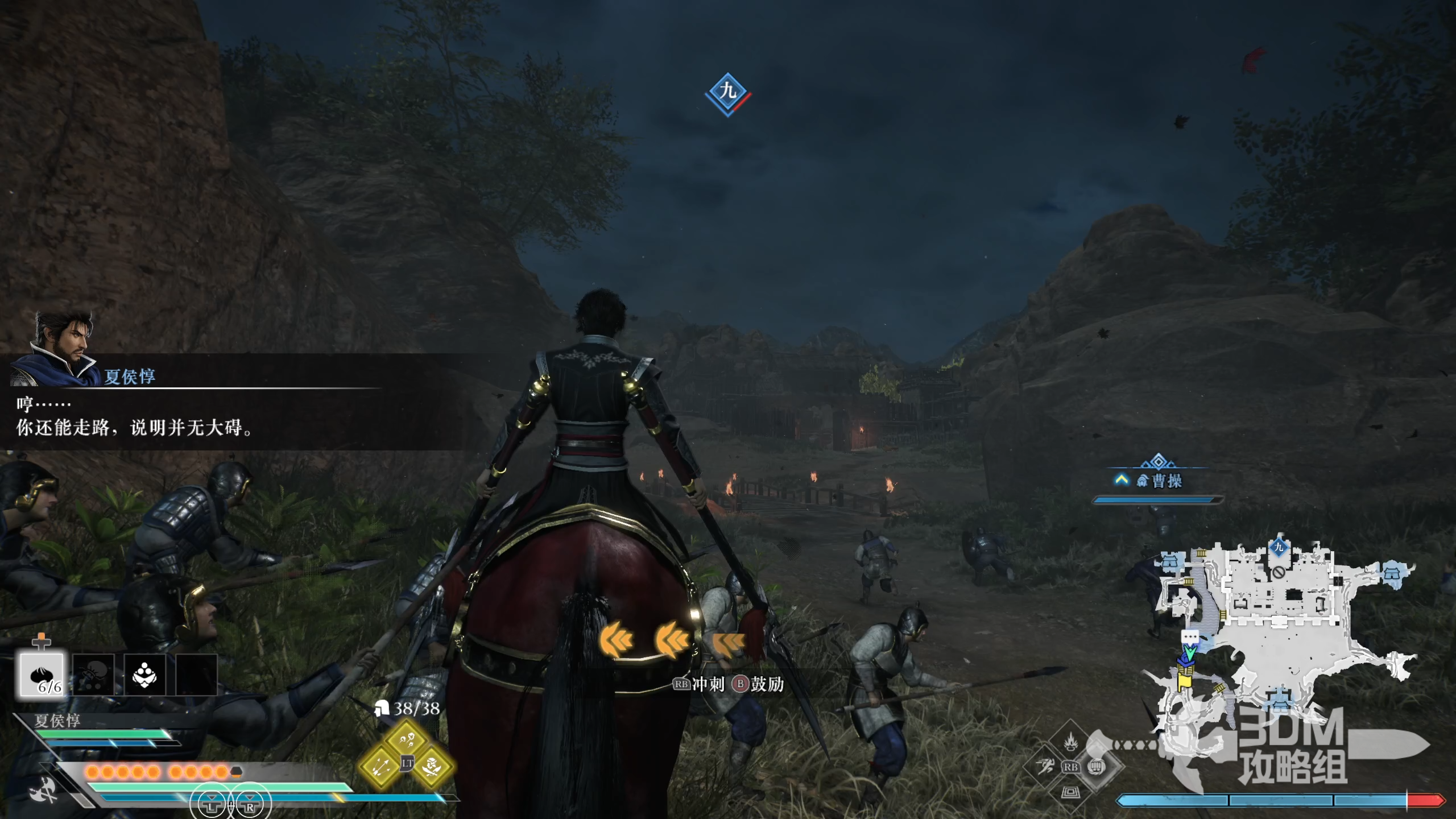This screenshot has height=819, width=1456.
Task: Use the fist battle art diamond
Action: tap(1097, 767)
